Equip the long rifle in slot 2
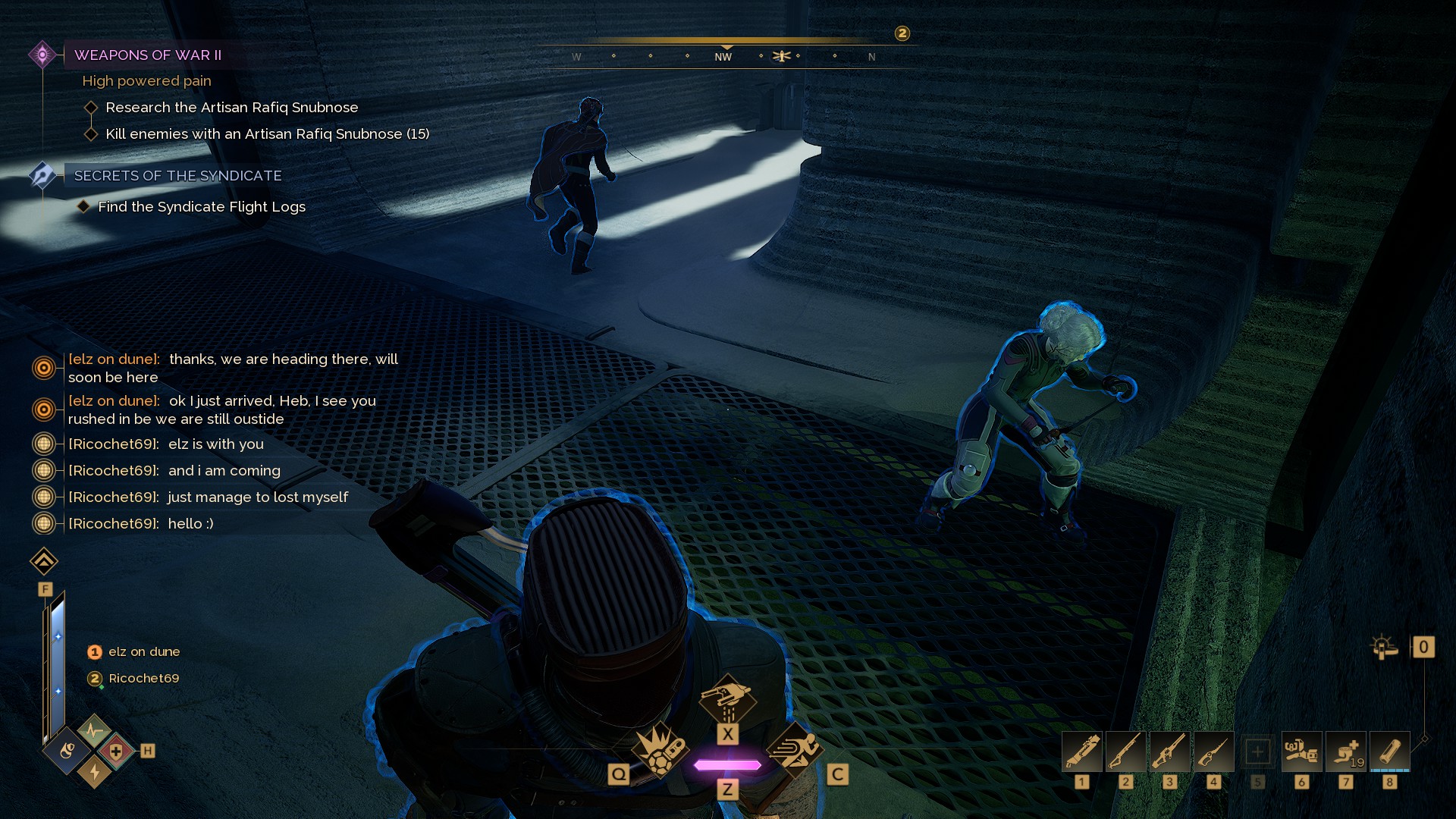 pyautogui.click(x=1126, y=752)
